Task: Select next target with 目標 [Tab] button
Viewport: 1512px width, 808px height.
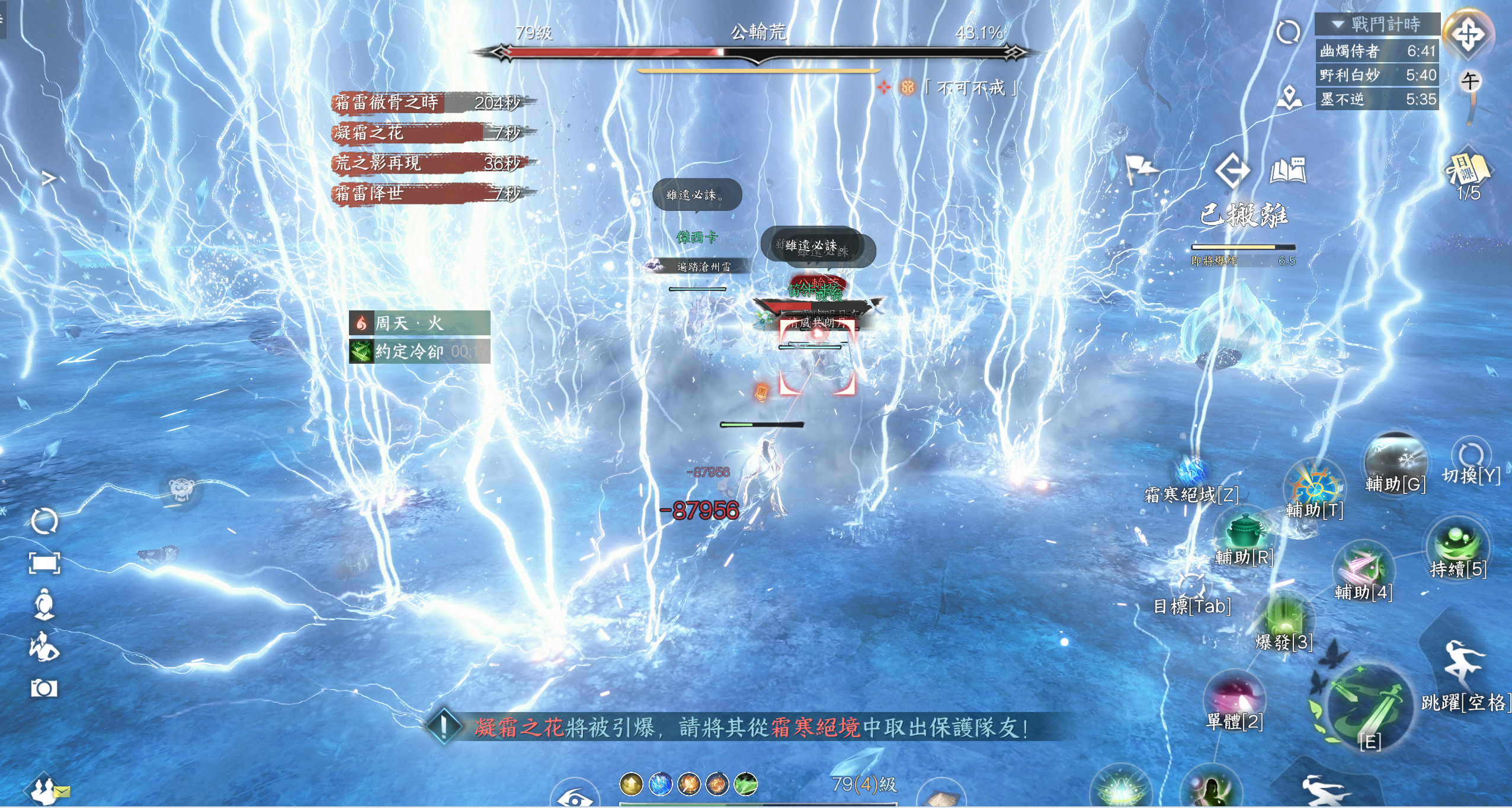Action: pos(1191,587)
